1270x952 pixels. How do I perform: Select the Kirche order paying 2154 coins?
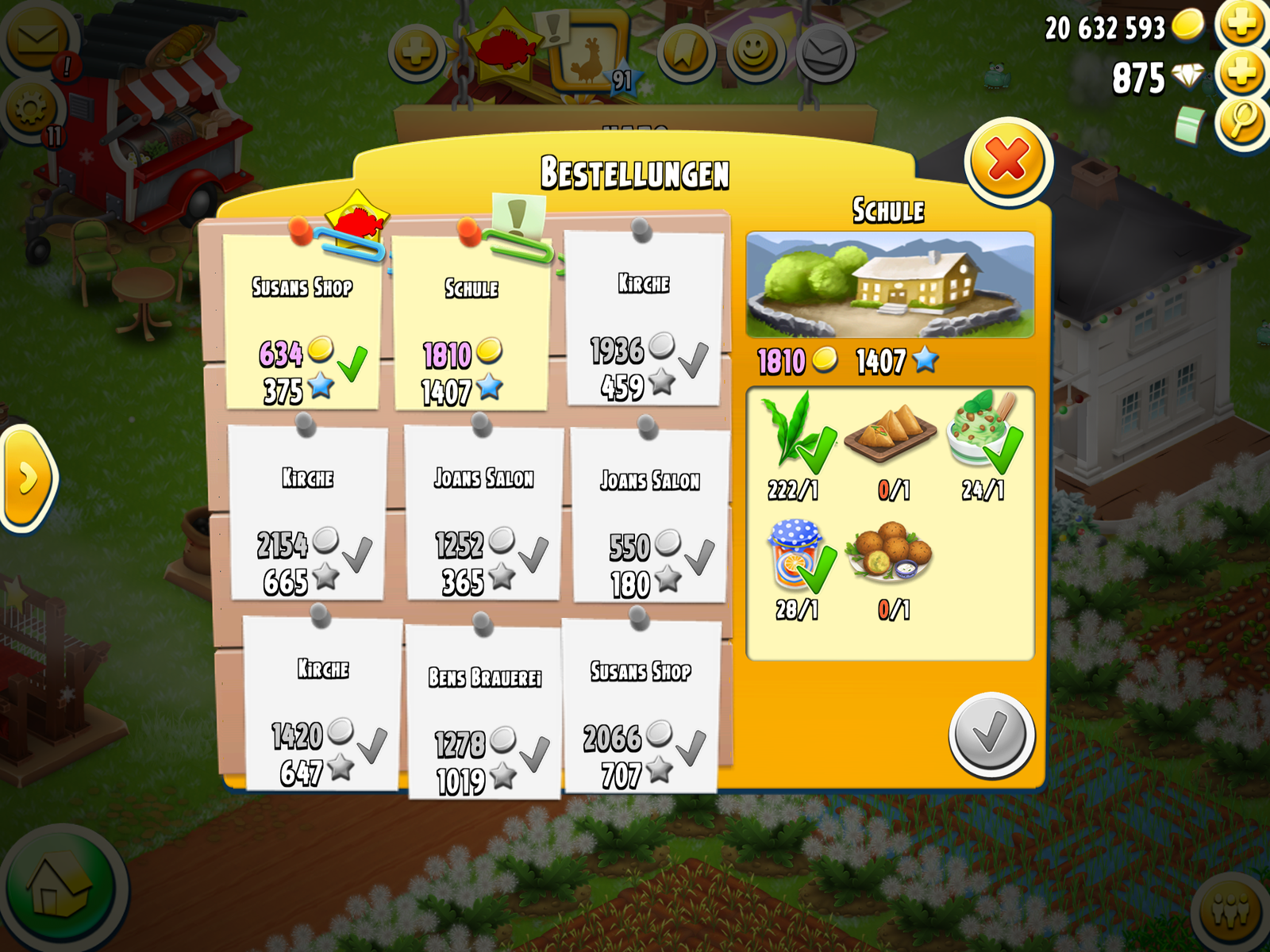point(308,512)
